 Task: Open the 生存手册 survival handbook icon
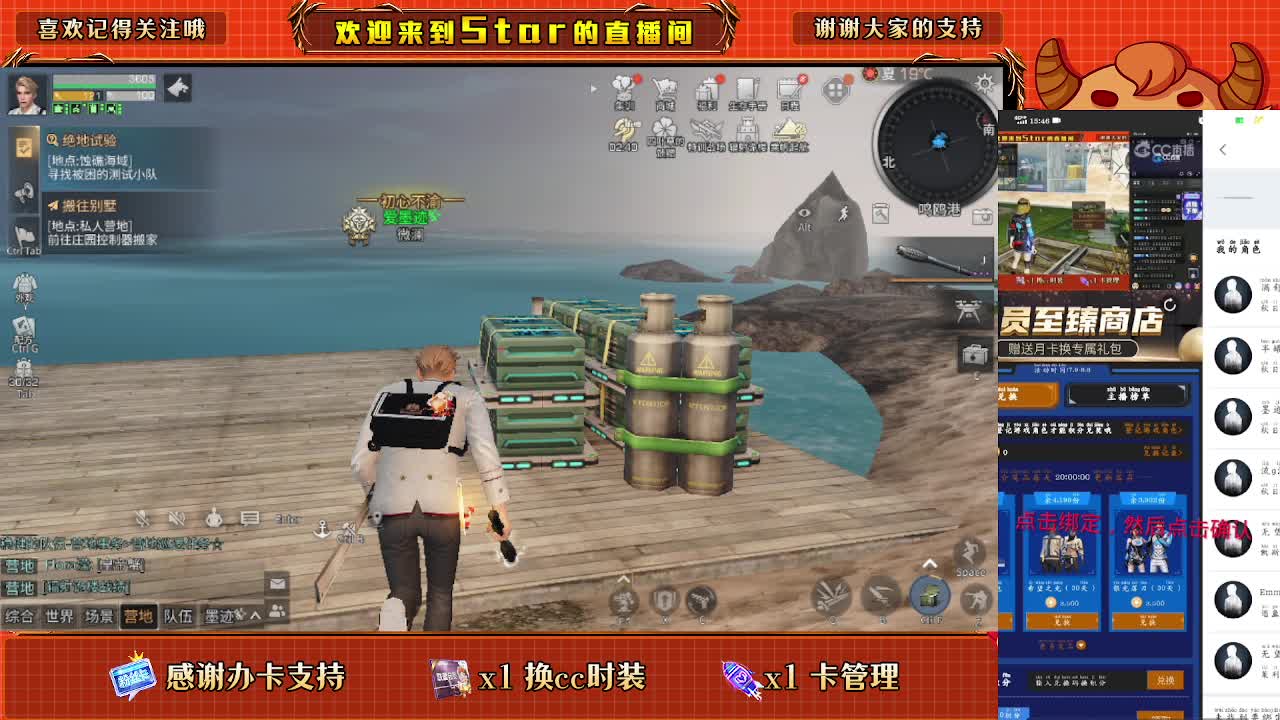tap(748, 88)
